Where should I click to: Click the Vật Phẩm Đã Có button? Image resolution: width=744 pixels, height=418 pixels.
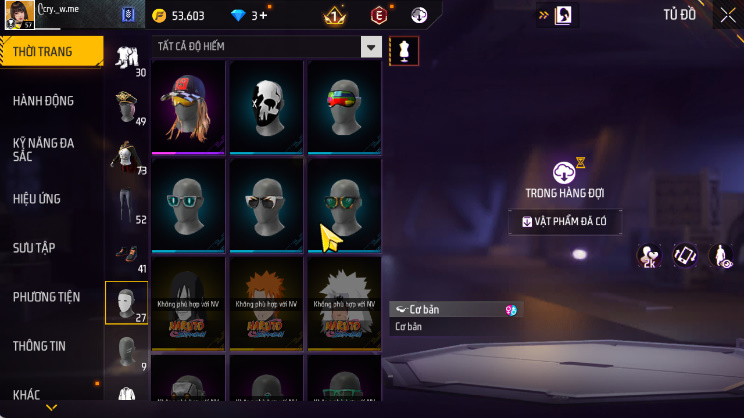point(567,222)
